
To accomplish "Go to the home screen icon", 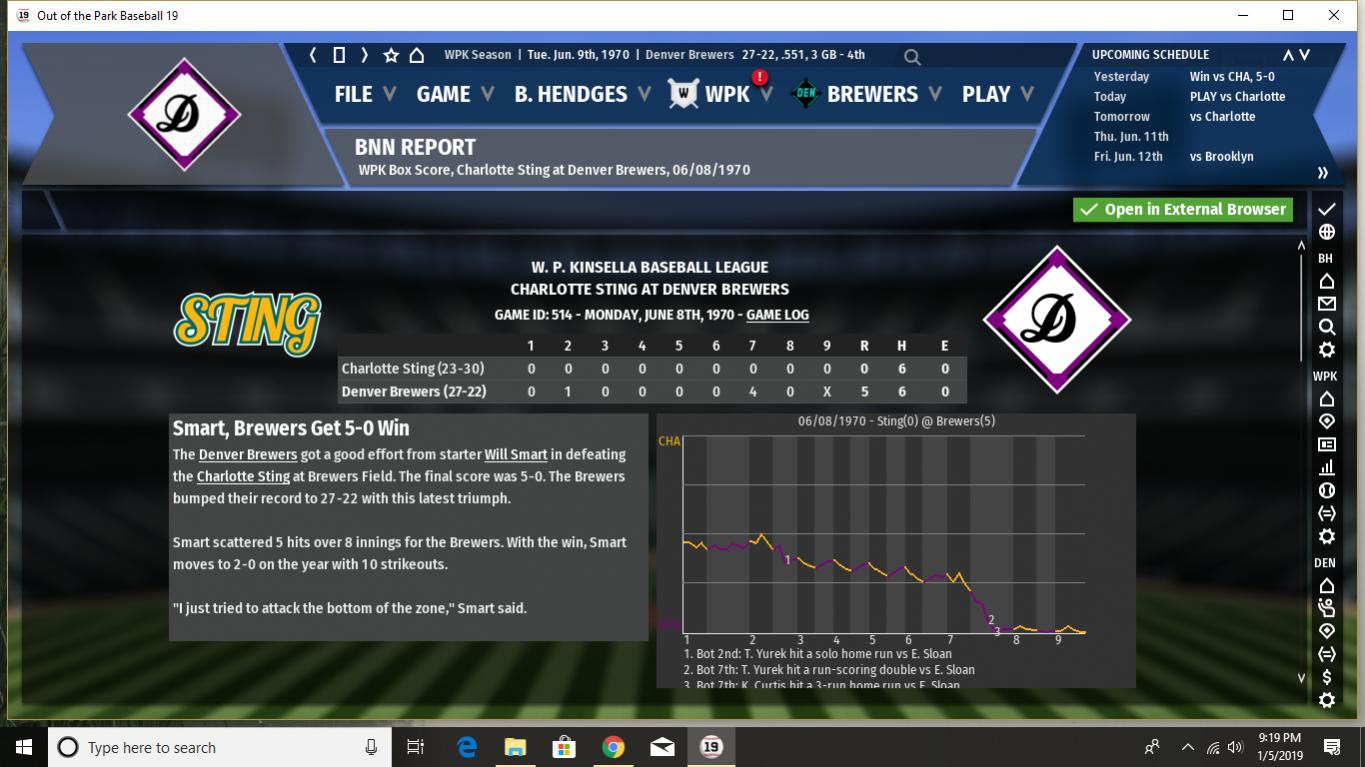I will pos(417,55).
